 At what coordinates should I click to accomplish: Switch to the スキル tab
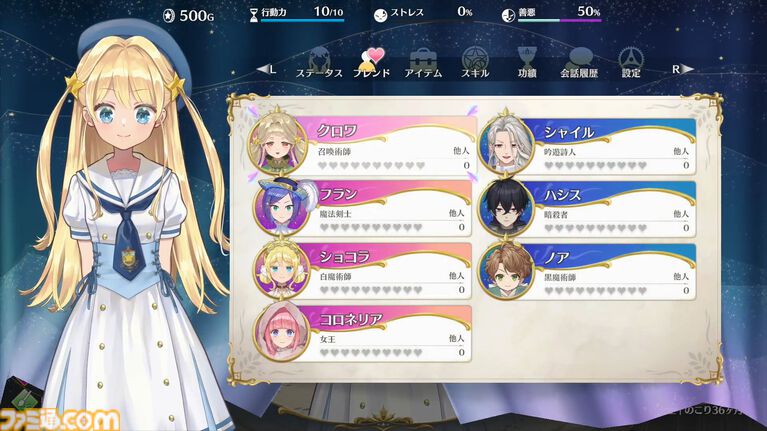[475, 64]
